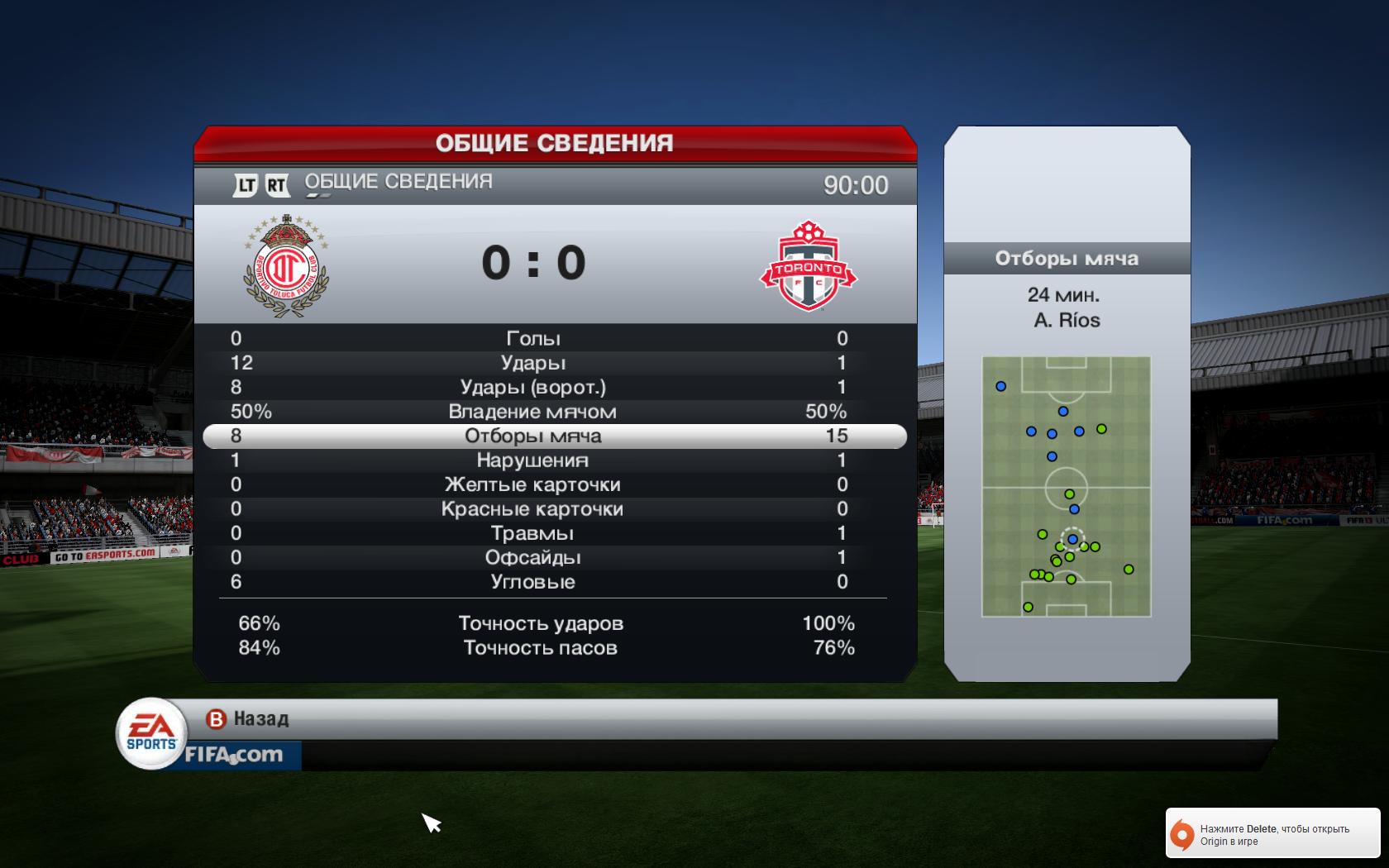Choose the Угловые stat row
This screenshot has width=1389, height=868.
pos(533,582)
